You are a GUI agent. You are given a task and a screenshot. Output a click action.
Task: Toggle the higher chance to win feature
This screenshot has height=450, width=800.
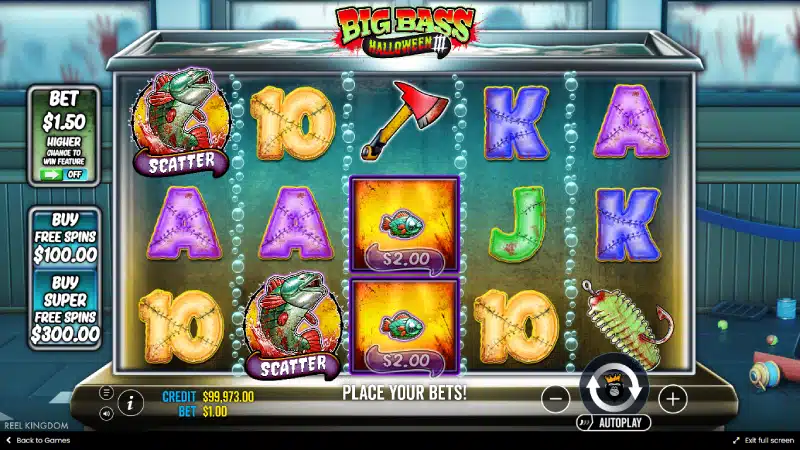[x=63, y=174]
